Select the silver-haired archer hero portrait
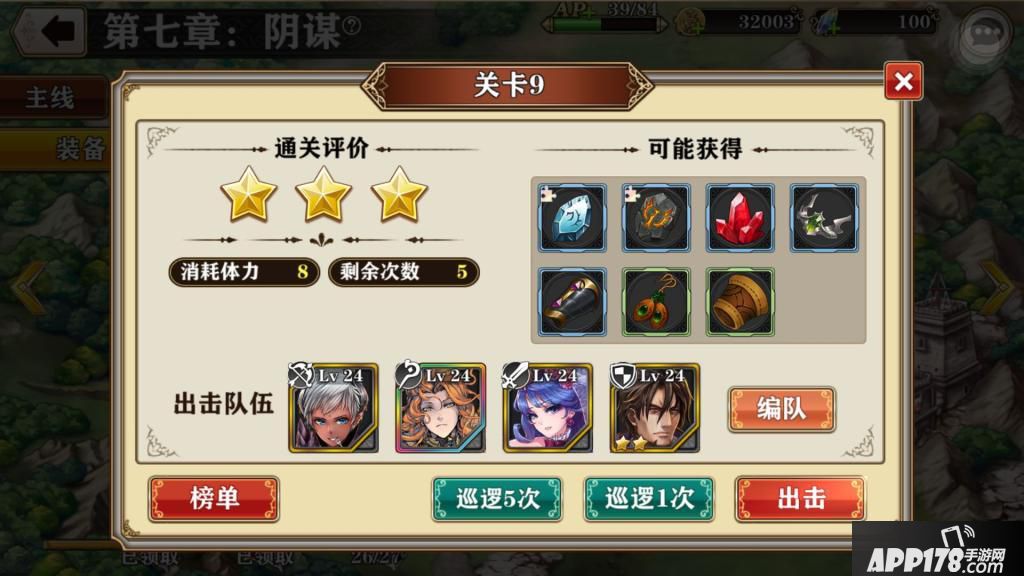 [x=334, y=408]
